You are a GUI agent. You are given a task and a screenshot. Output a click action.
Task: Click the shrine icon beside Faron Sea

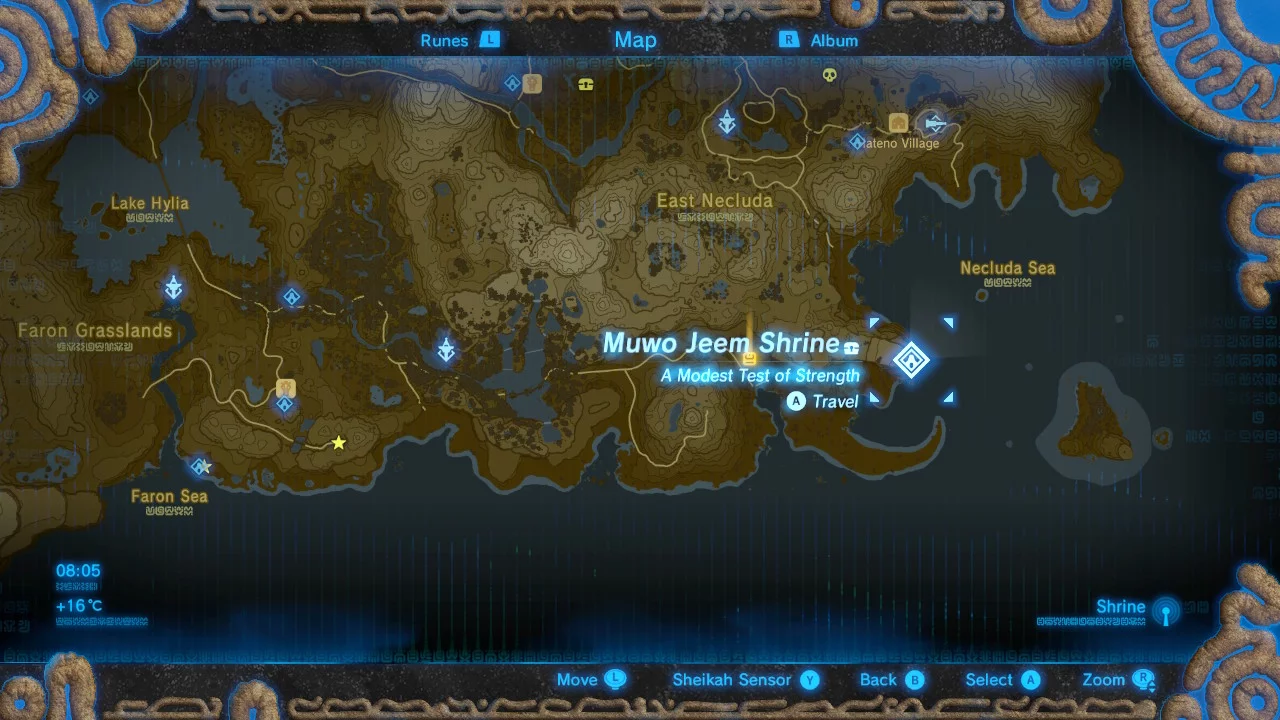(200, 466)
